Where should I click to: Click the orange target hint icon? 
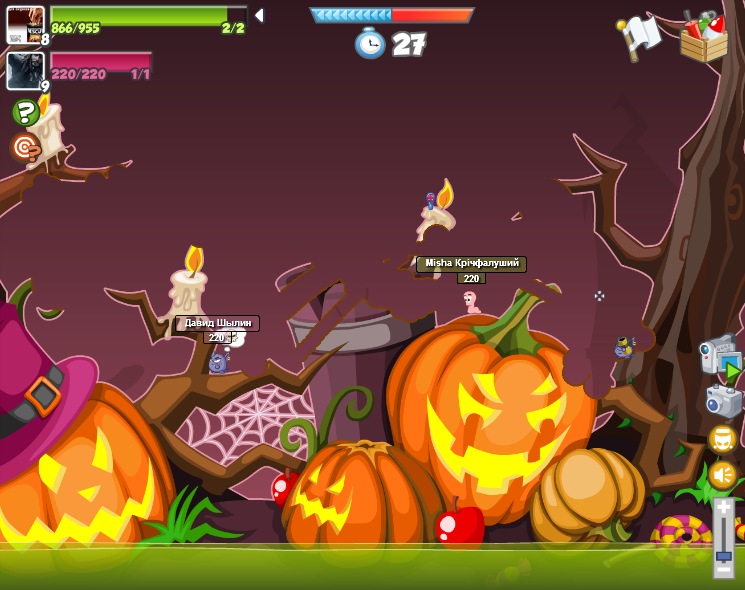pyautogui.click(x=25, y=148)
